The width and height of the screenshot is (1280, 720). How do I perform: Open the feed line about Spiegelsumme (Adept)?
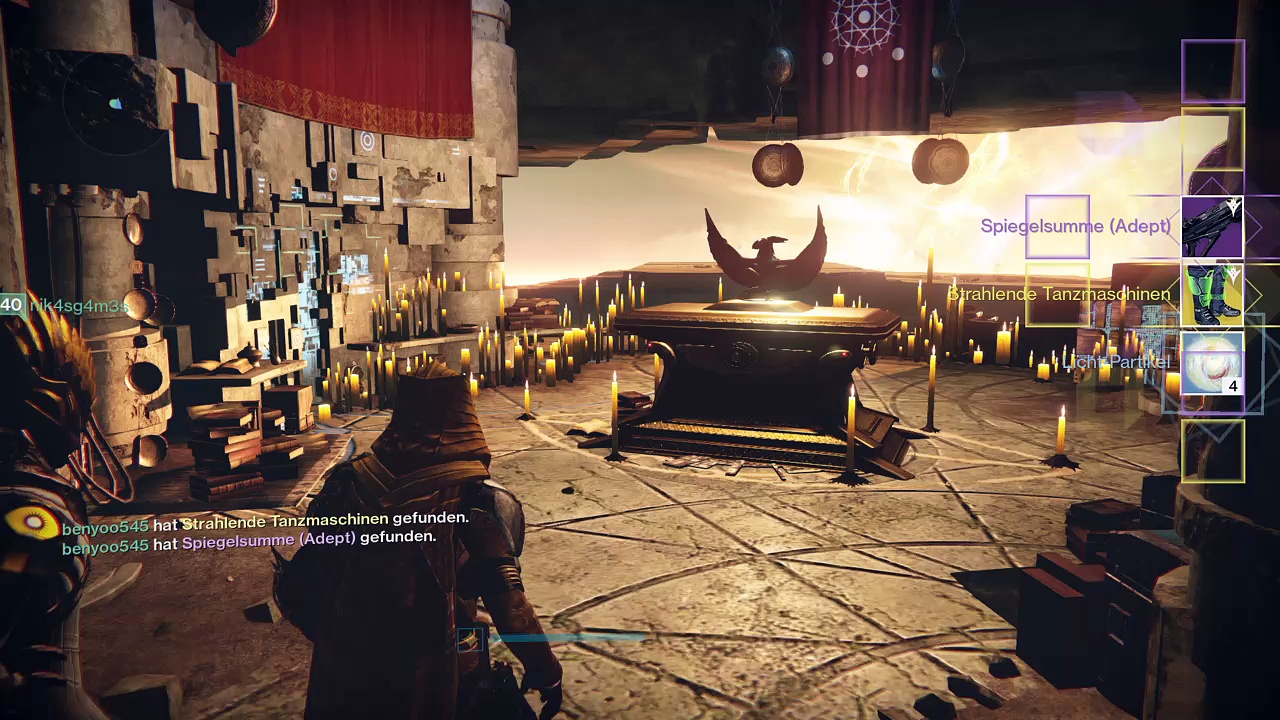(x=249, y=538)
